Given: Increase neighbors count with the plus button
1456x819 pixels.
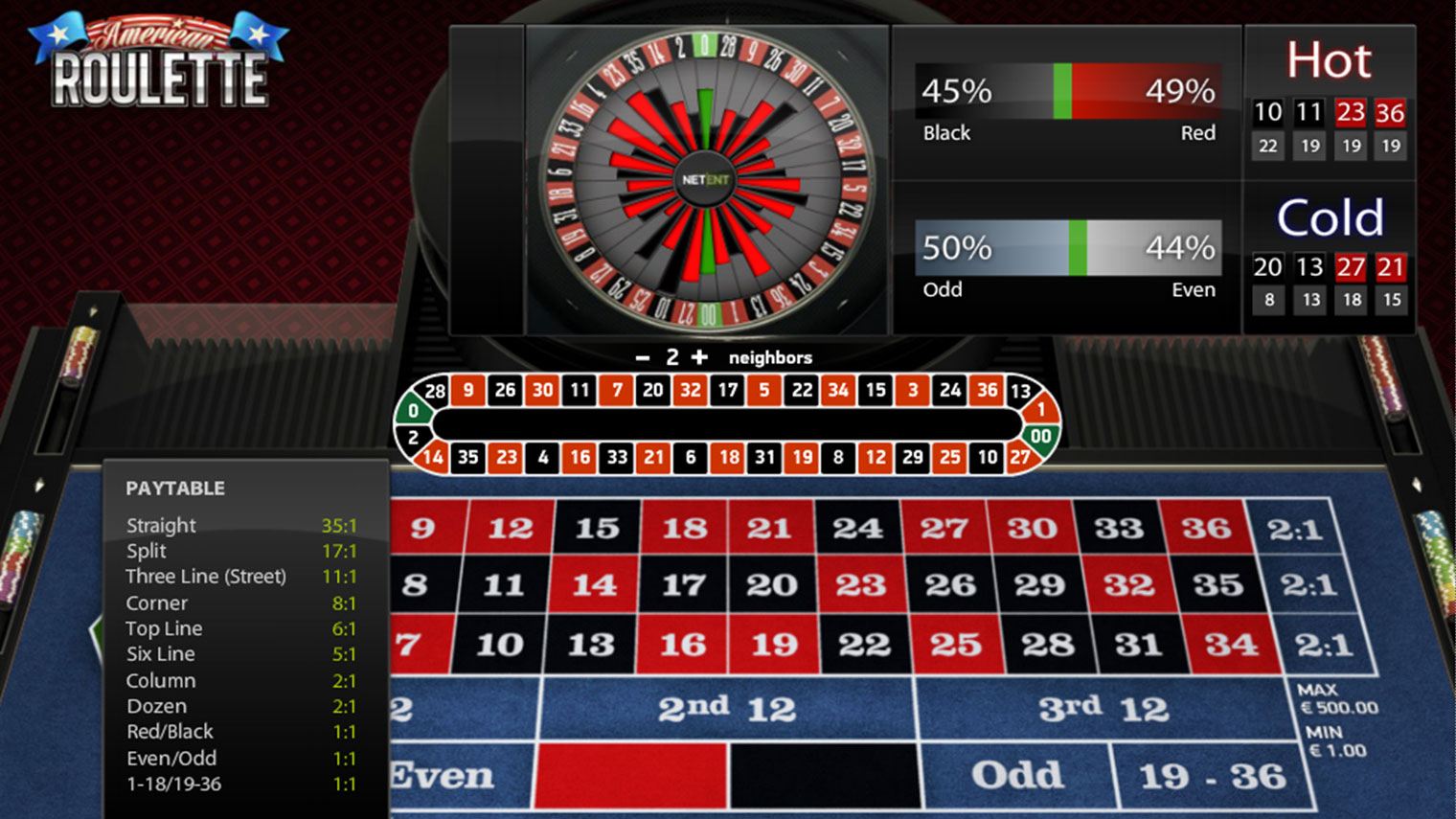Looking at the screenshot, I should click(698, 356).
